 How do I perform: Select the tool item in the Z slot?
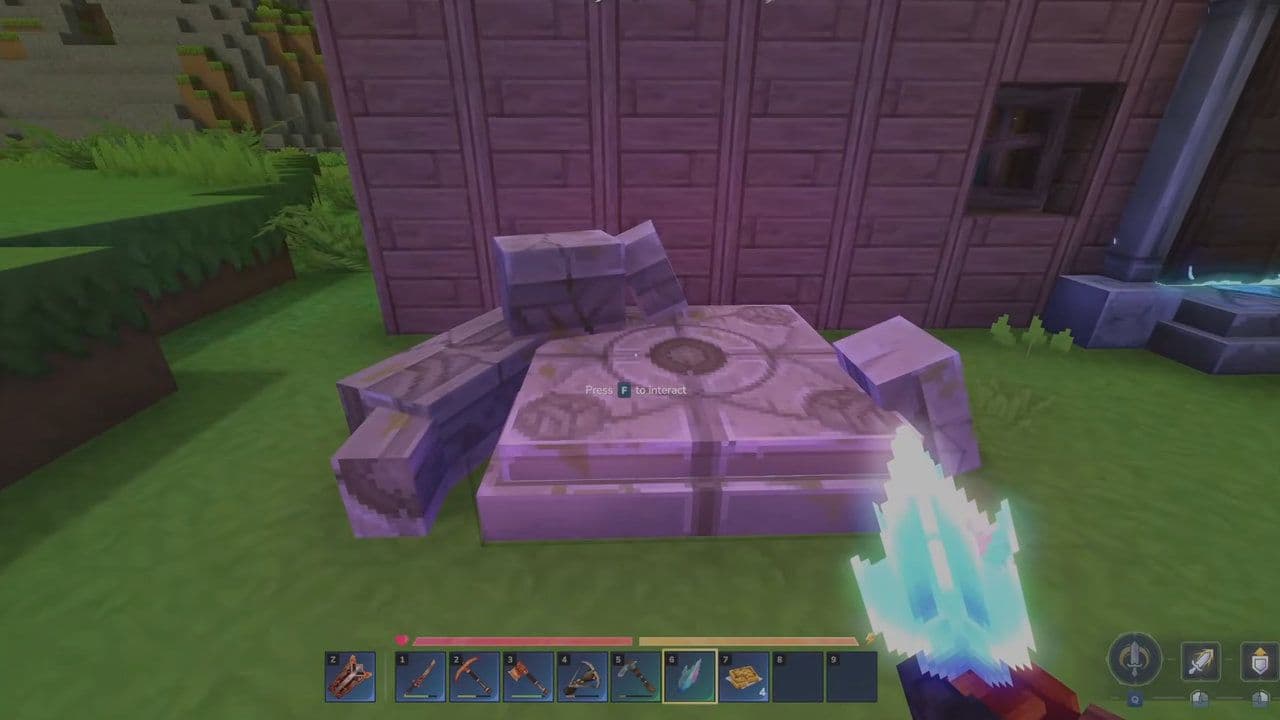click(349, 677)
